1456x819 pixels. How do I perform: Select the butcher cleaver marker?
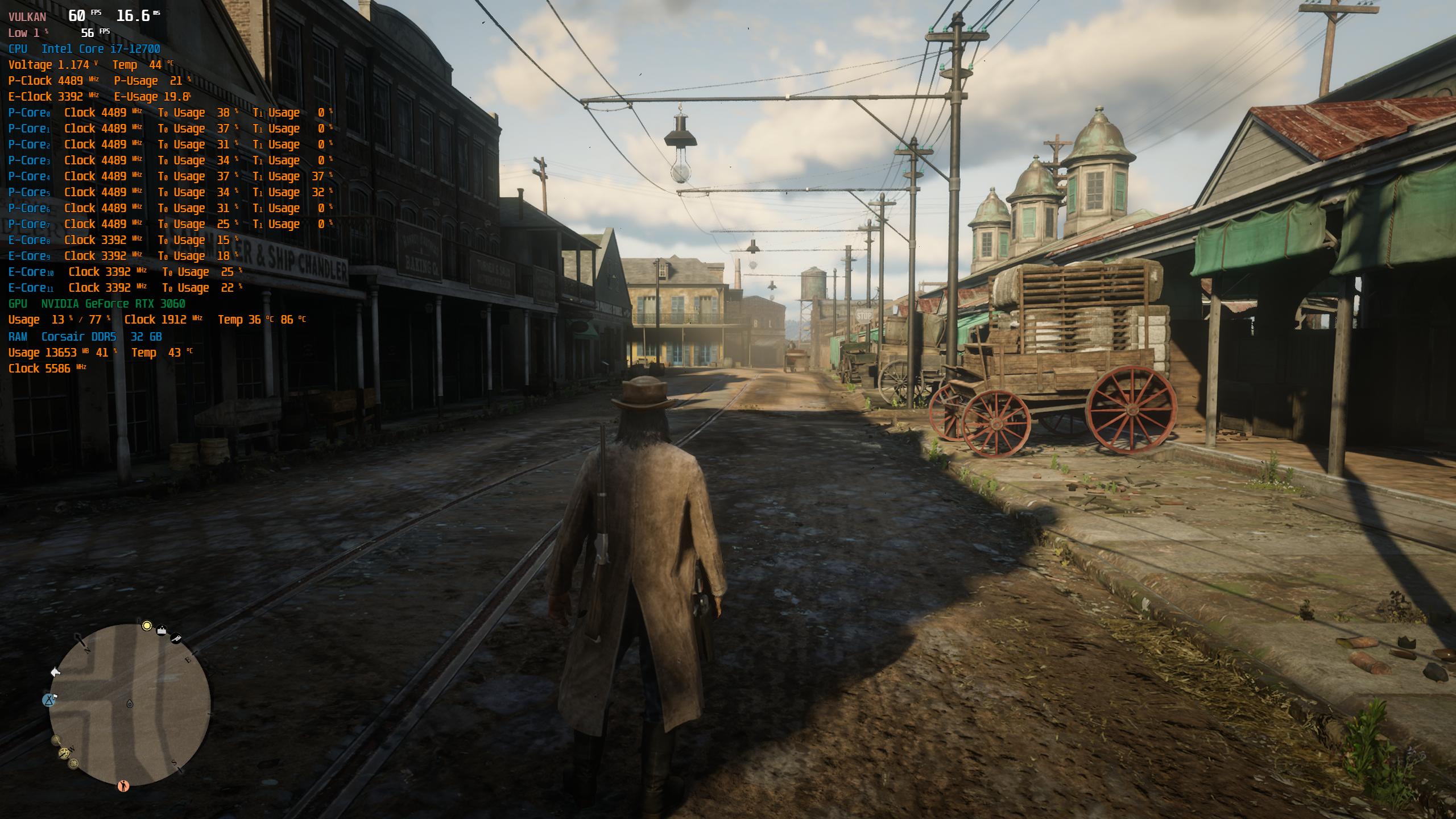[176, 639]
